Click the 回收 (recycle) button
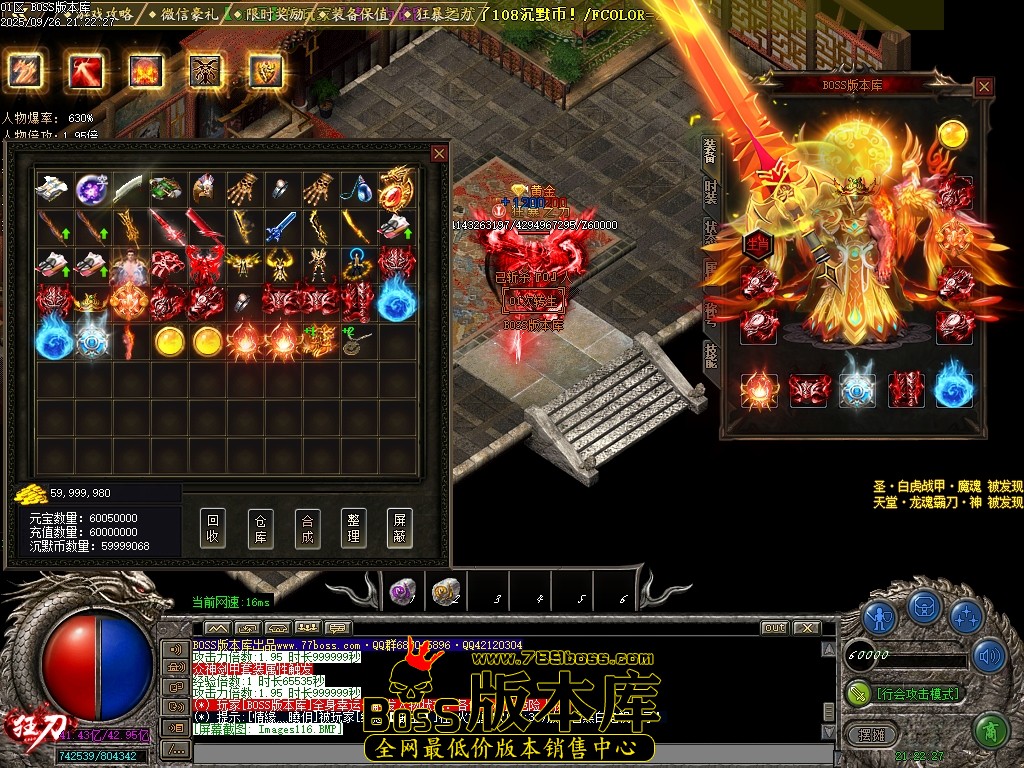The image size is (1024, 768). click(x=212, y=527)
